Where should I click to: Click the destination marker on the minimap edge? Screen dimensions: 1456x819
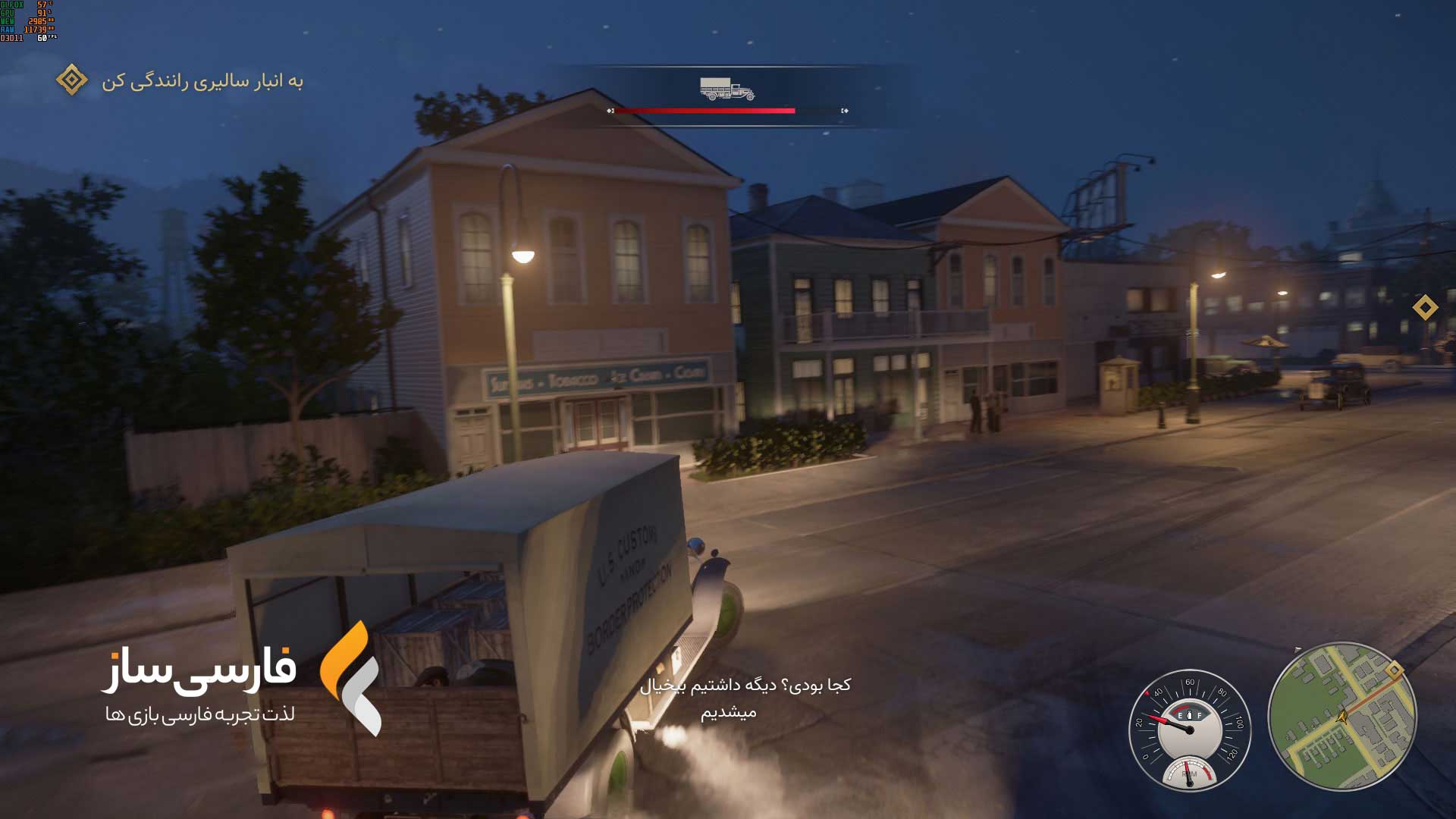(x=1394, y=670)
